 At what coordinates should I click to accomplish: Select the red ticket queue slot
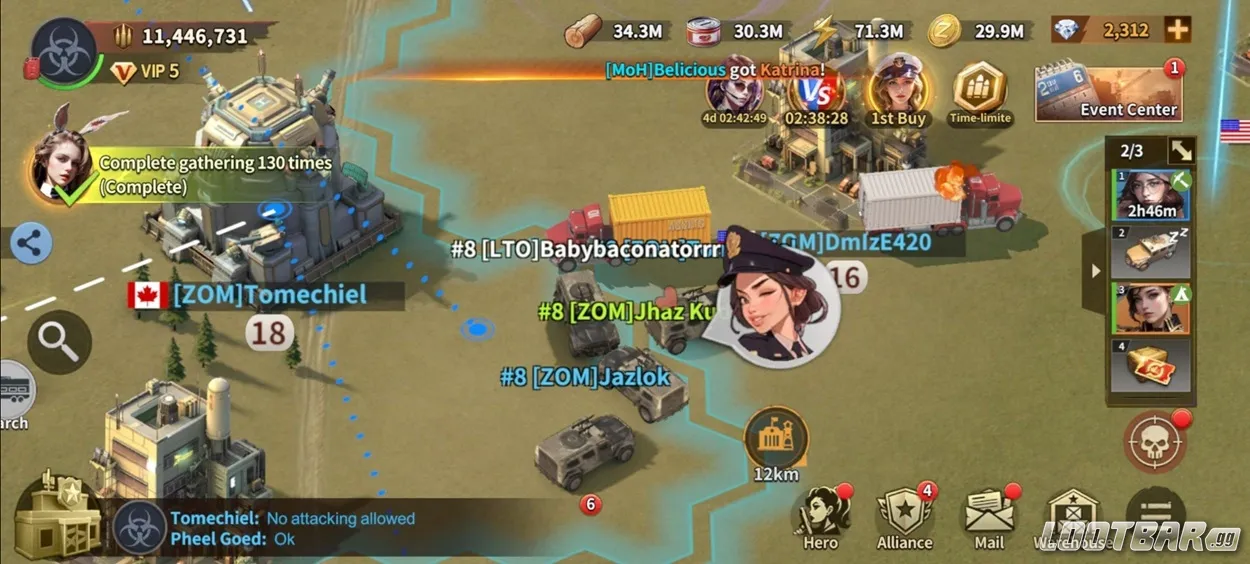[x=1152, y=366]
